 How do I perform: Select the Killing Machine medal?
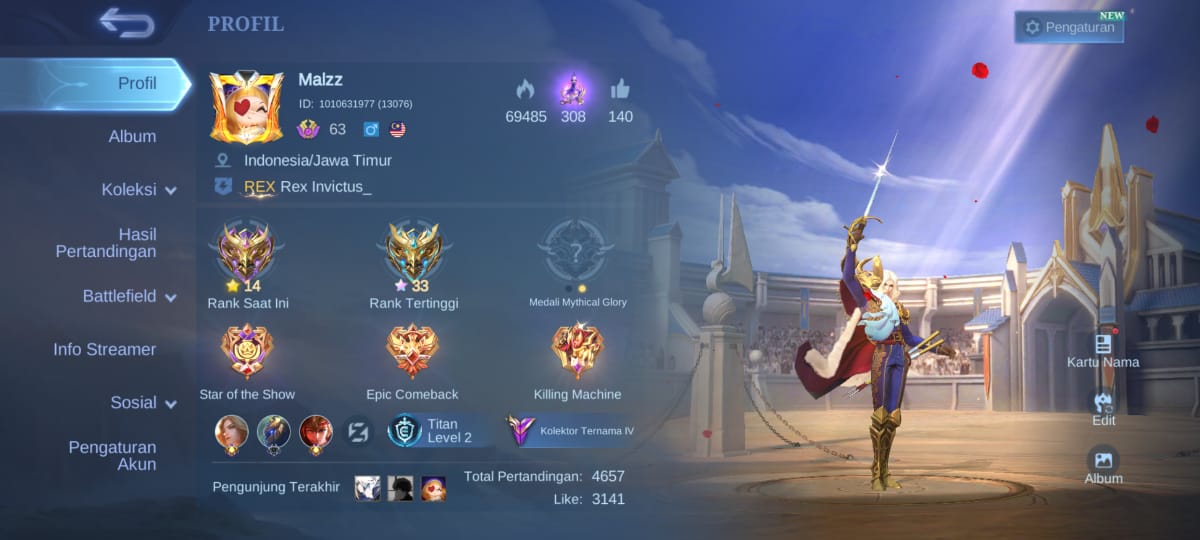point(577,352)
